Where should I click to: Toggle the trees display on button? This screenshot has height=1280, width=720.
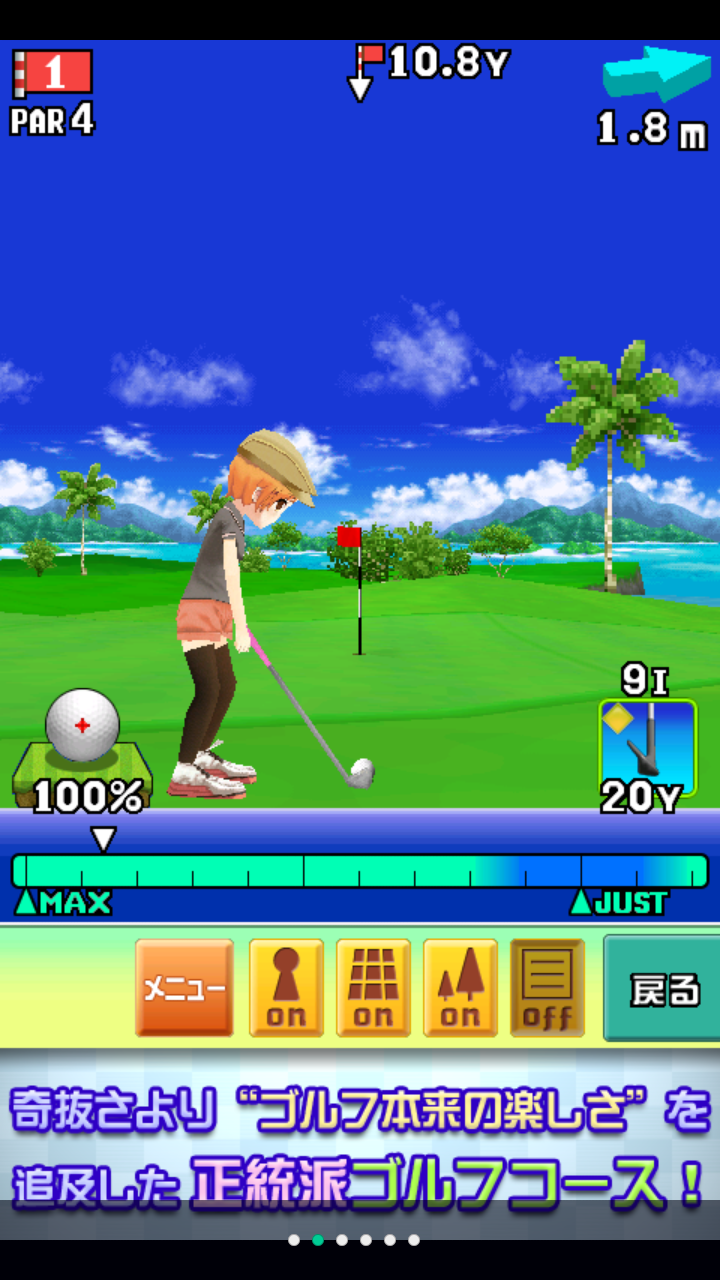point(460,988)
